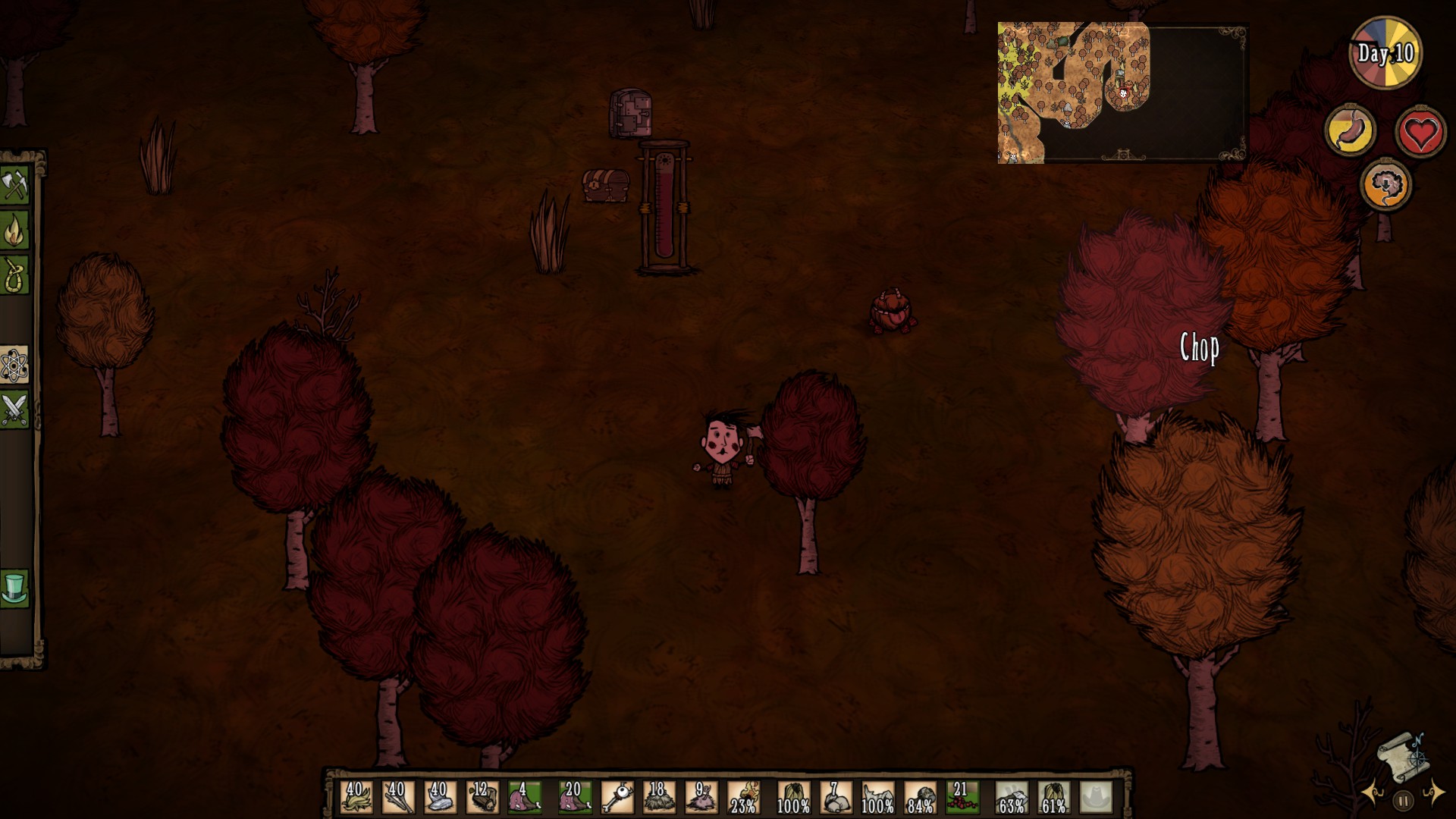The height and width of the screenshot is (819, 1456).
Task: Pick the flint stack of 40
Action: click(x=440, y=798)
